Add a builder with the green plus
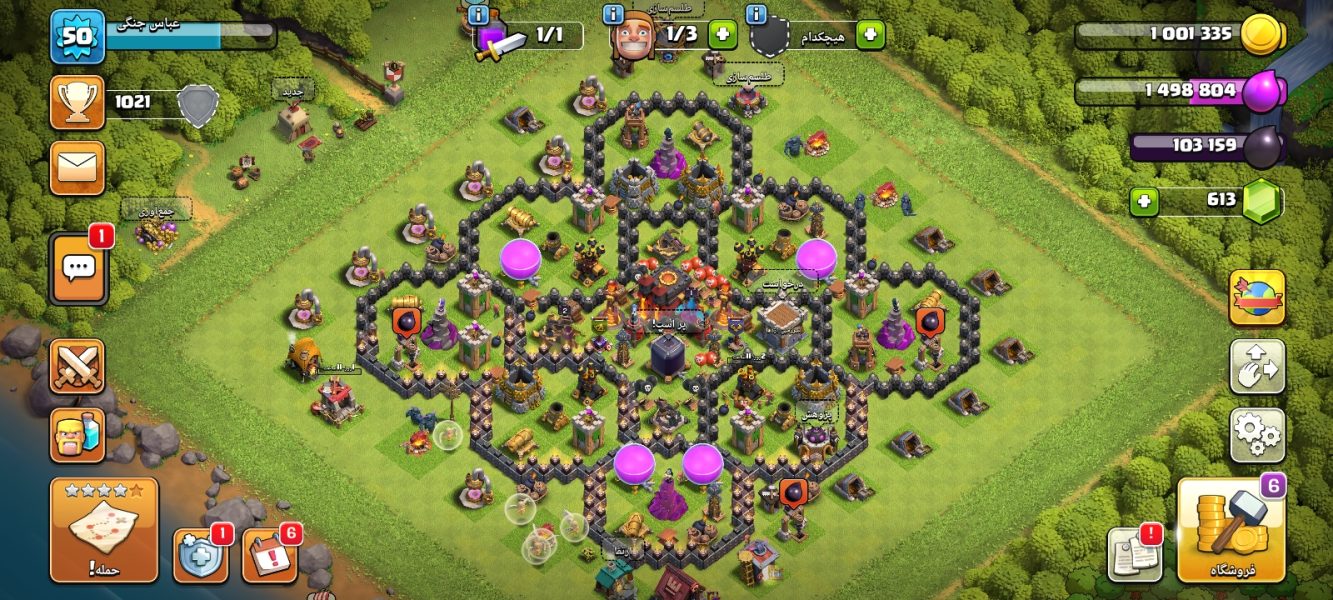The height and width of the screenshot is (600, 1333). point(723,34)
